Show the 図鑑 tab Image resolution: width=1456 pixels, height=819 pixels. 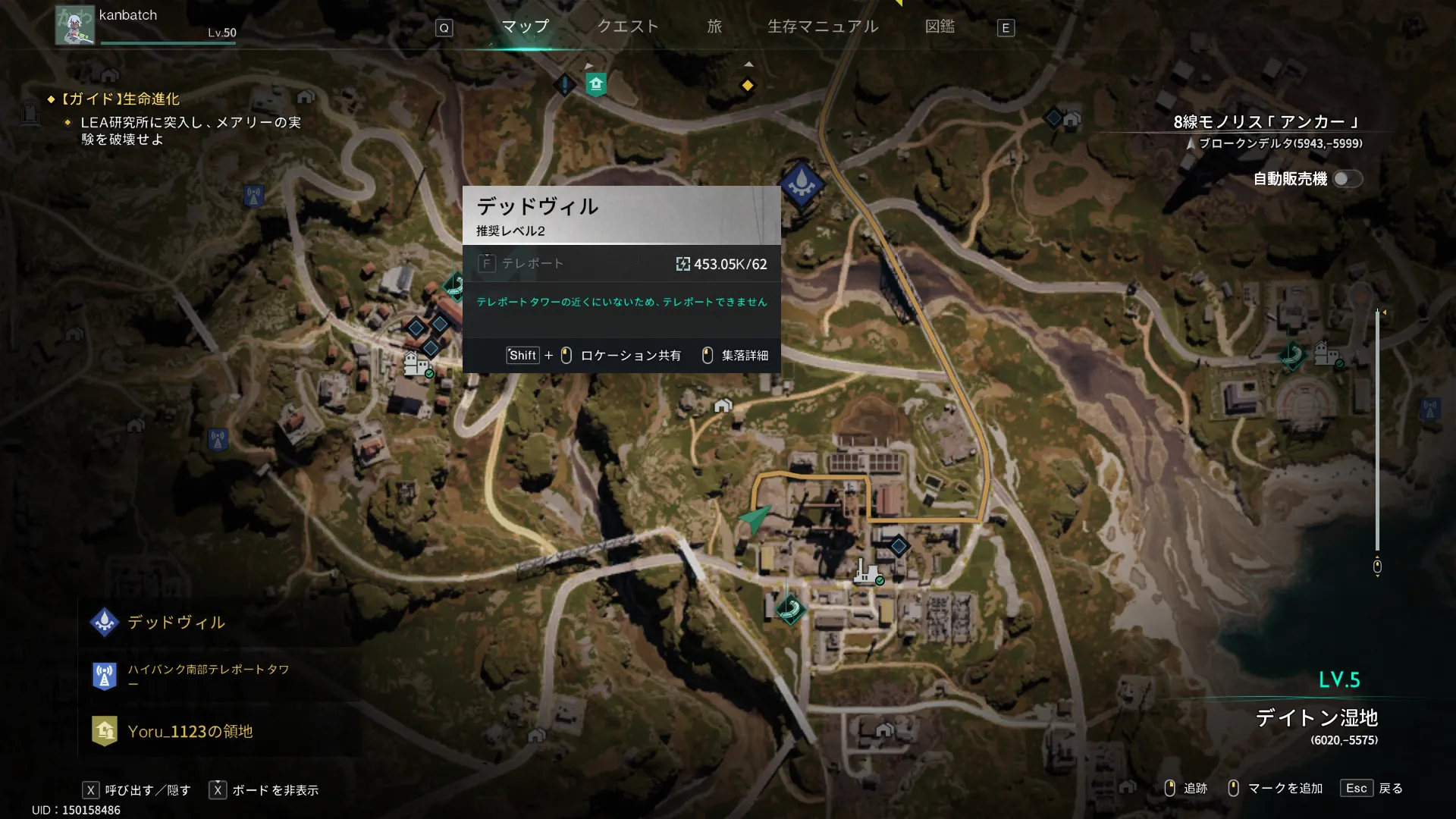point(940,27)
